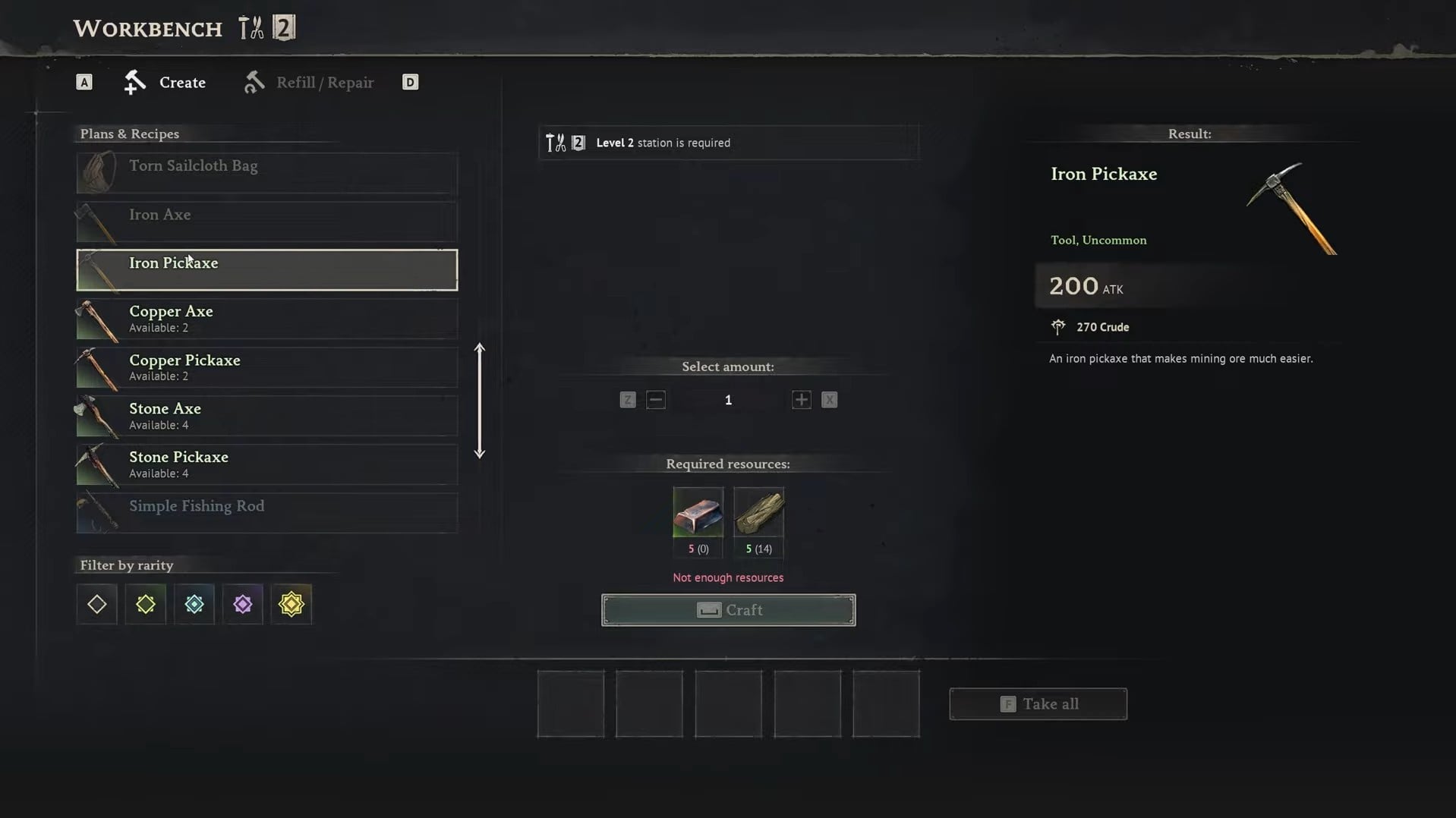Select the Stone Pickaxe recipe

pos(266,464)
